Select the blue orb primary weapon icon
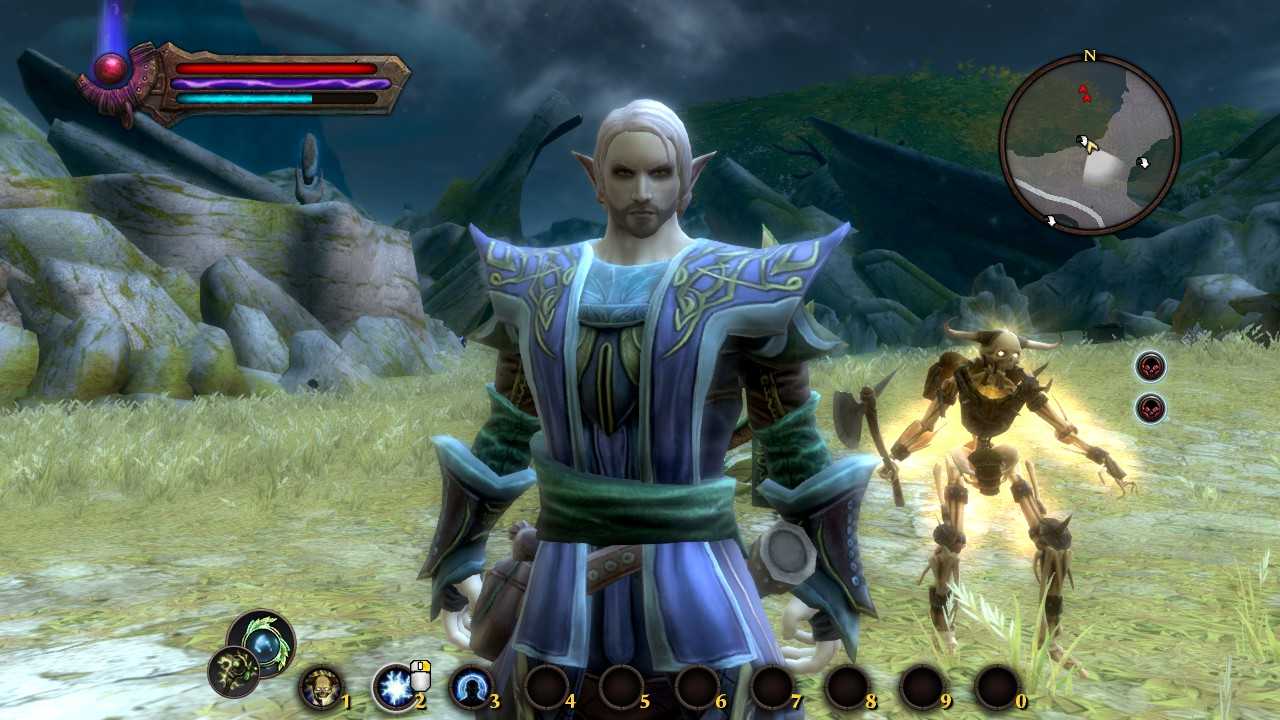Viewport: 1280px width, 720px height. pos(263,641)
